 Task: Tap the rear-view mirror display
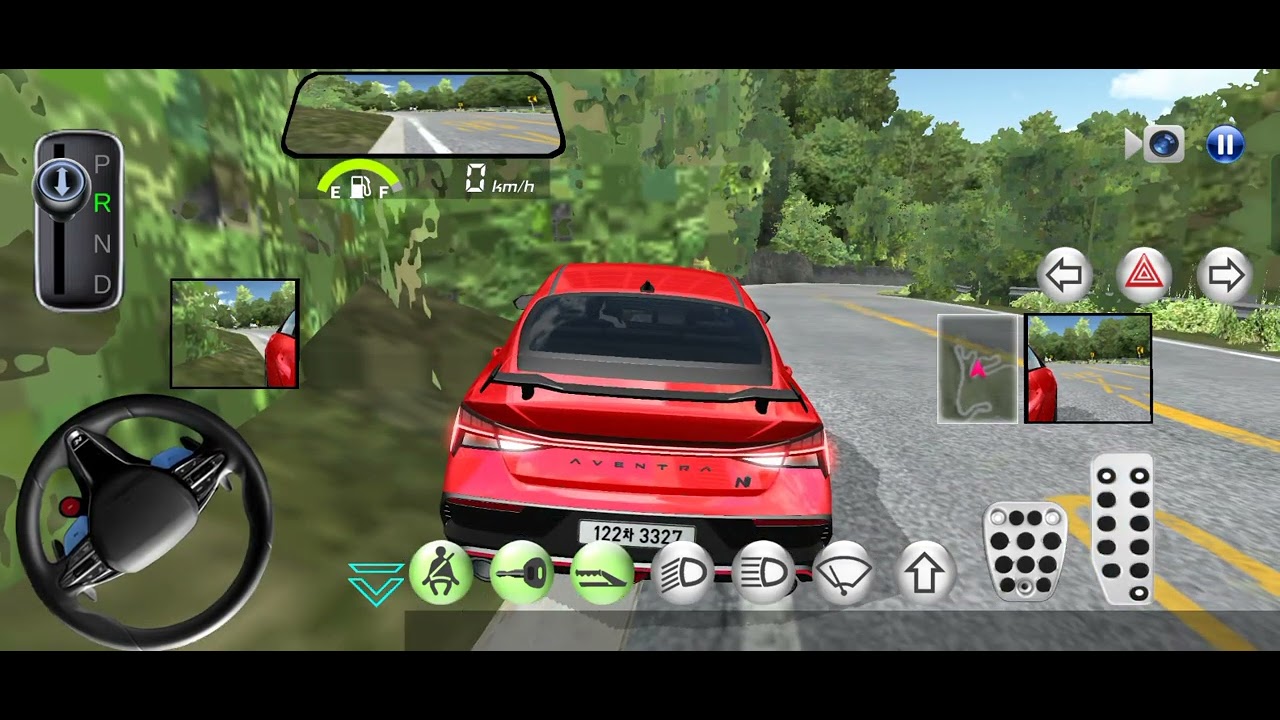423,114
